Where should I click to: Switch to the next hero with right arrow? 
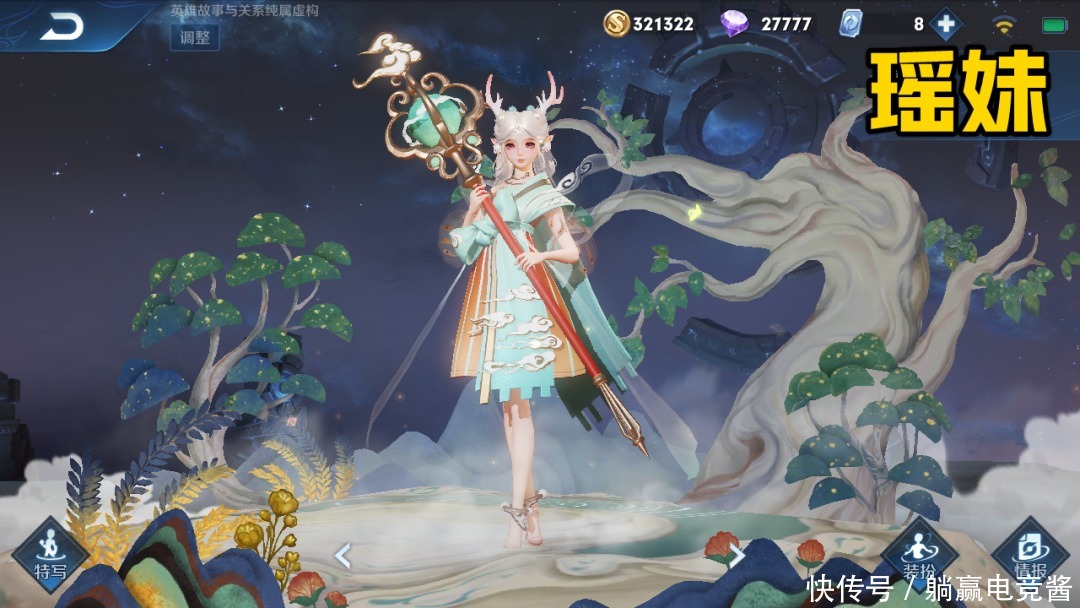click(x=737, y=555)
